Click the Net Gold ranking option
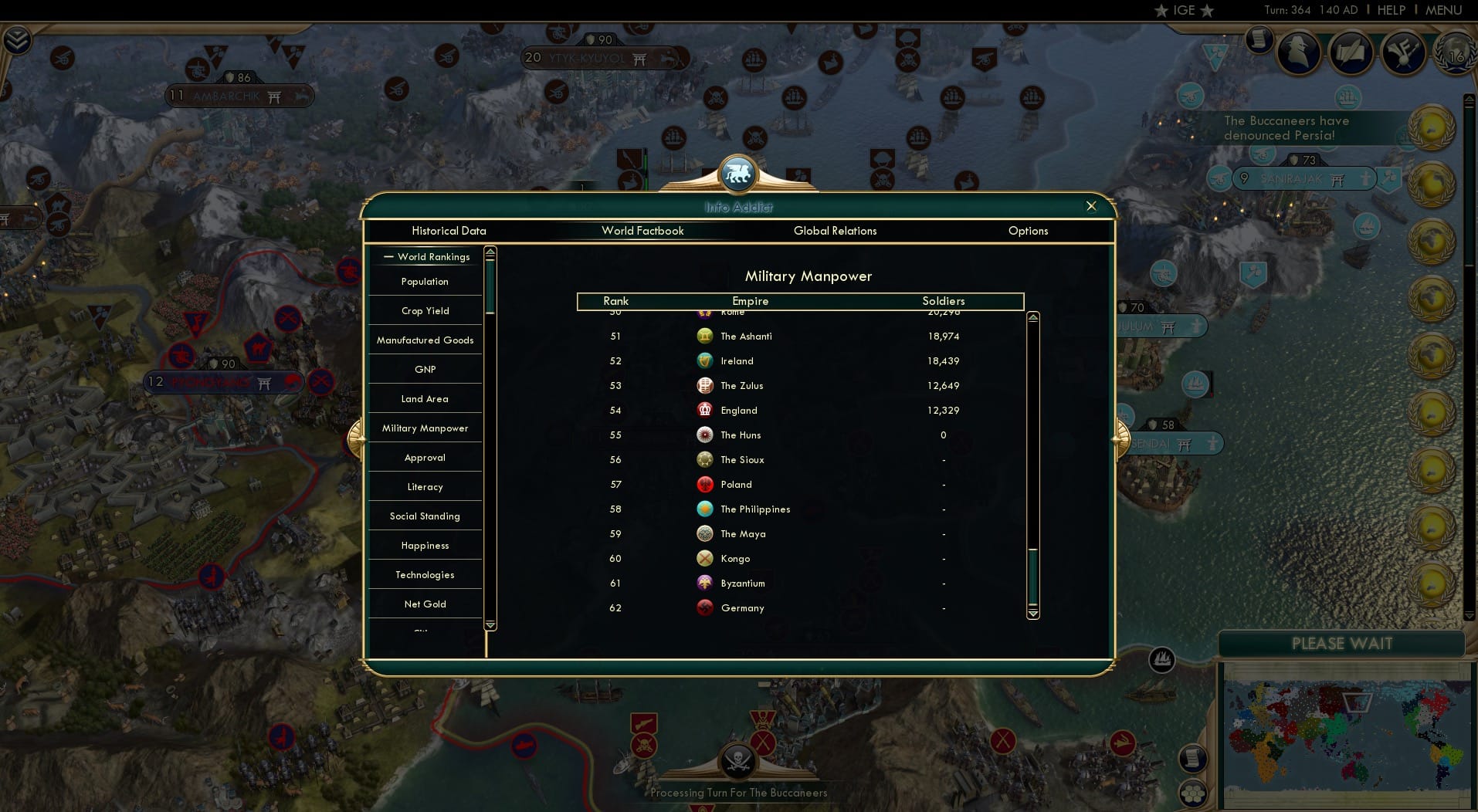The image size is (1478, 812). click(425, 604)
